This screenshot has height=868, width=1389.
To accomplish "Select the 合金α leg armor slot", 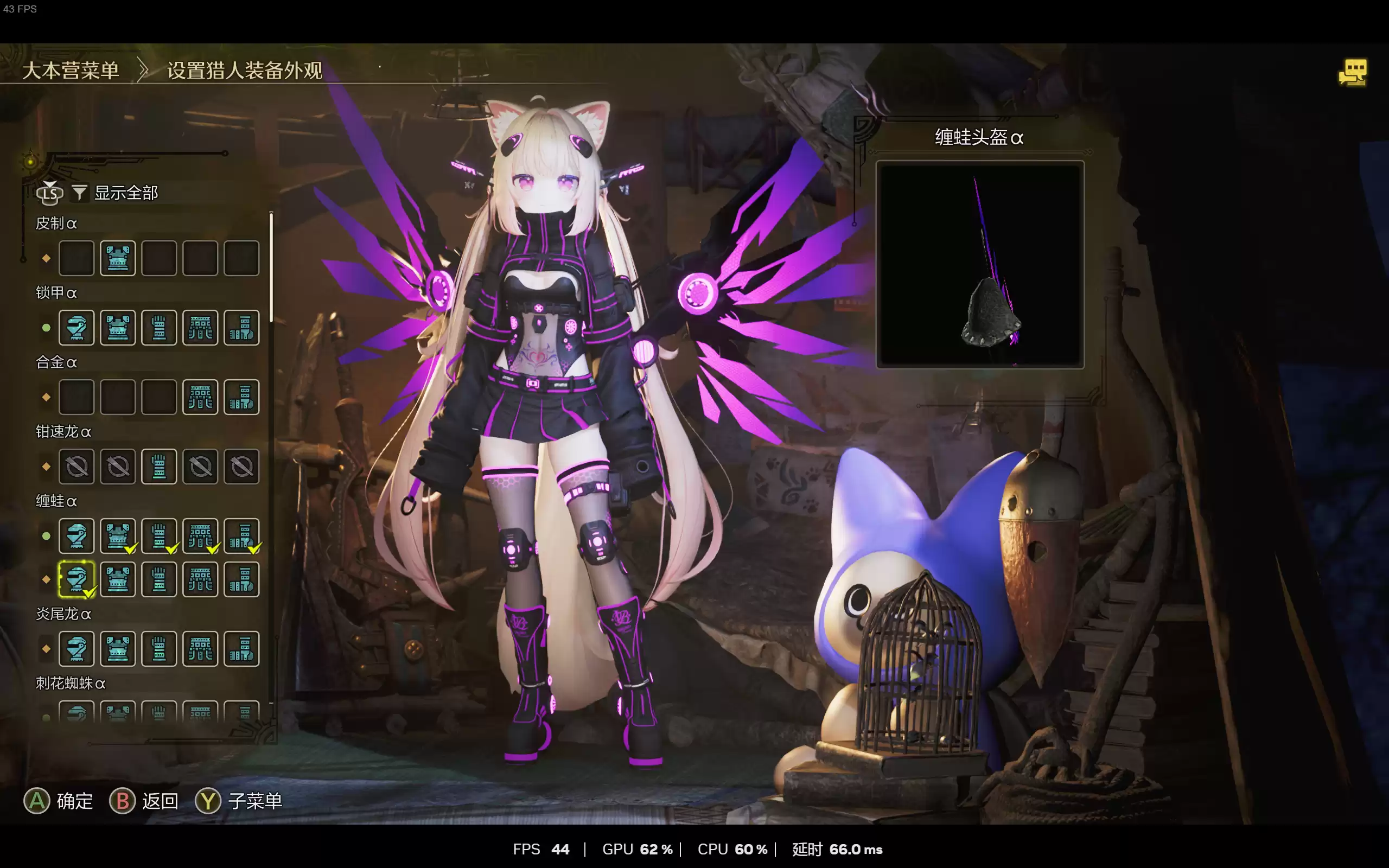I will click(x=241, y=397).
